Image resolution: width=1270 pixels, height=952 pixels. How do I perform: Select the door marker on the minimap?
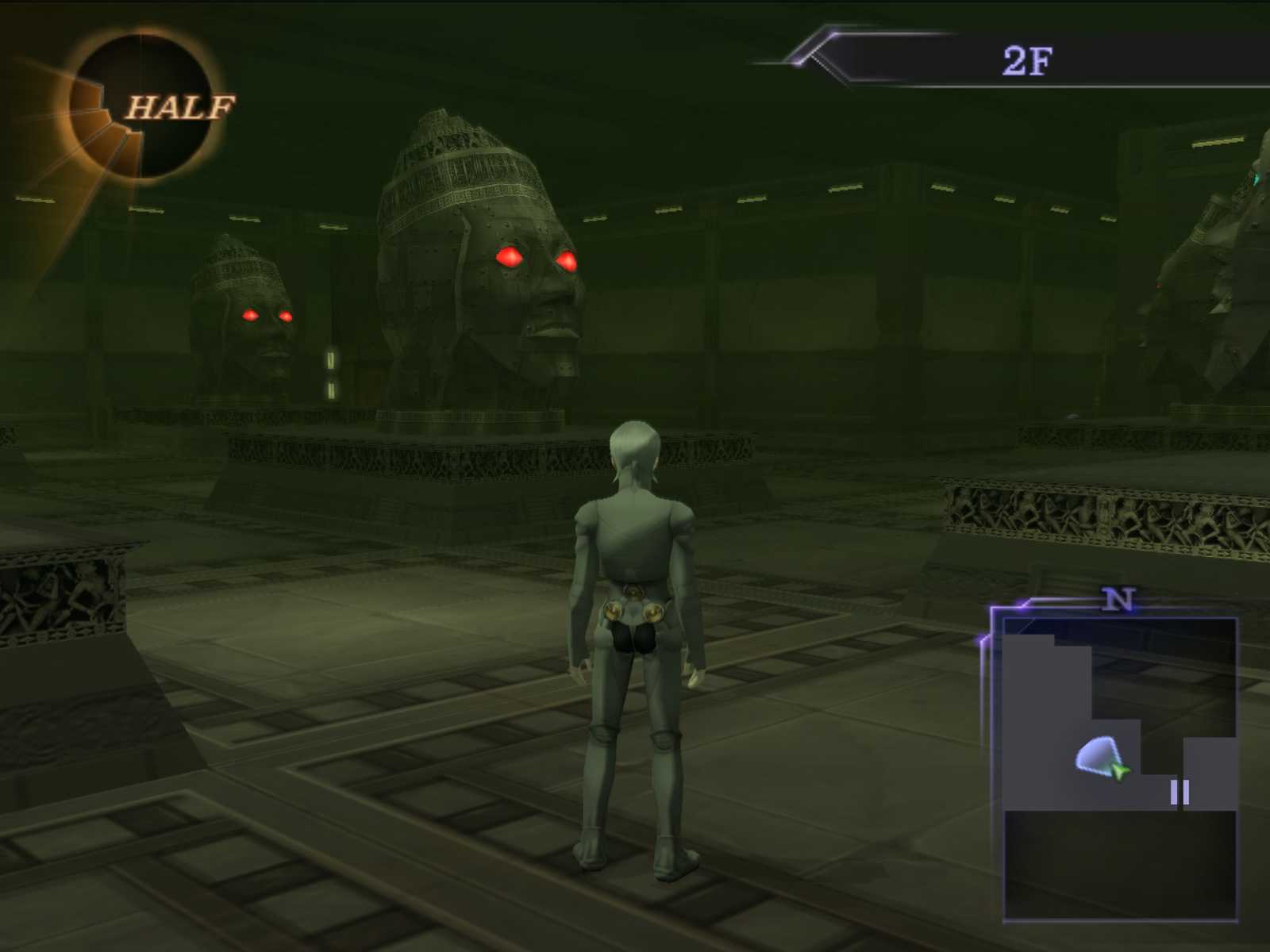[1180, 793]
